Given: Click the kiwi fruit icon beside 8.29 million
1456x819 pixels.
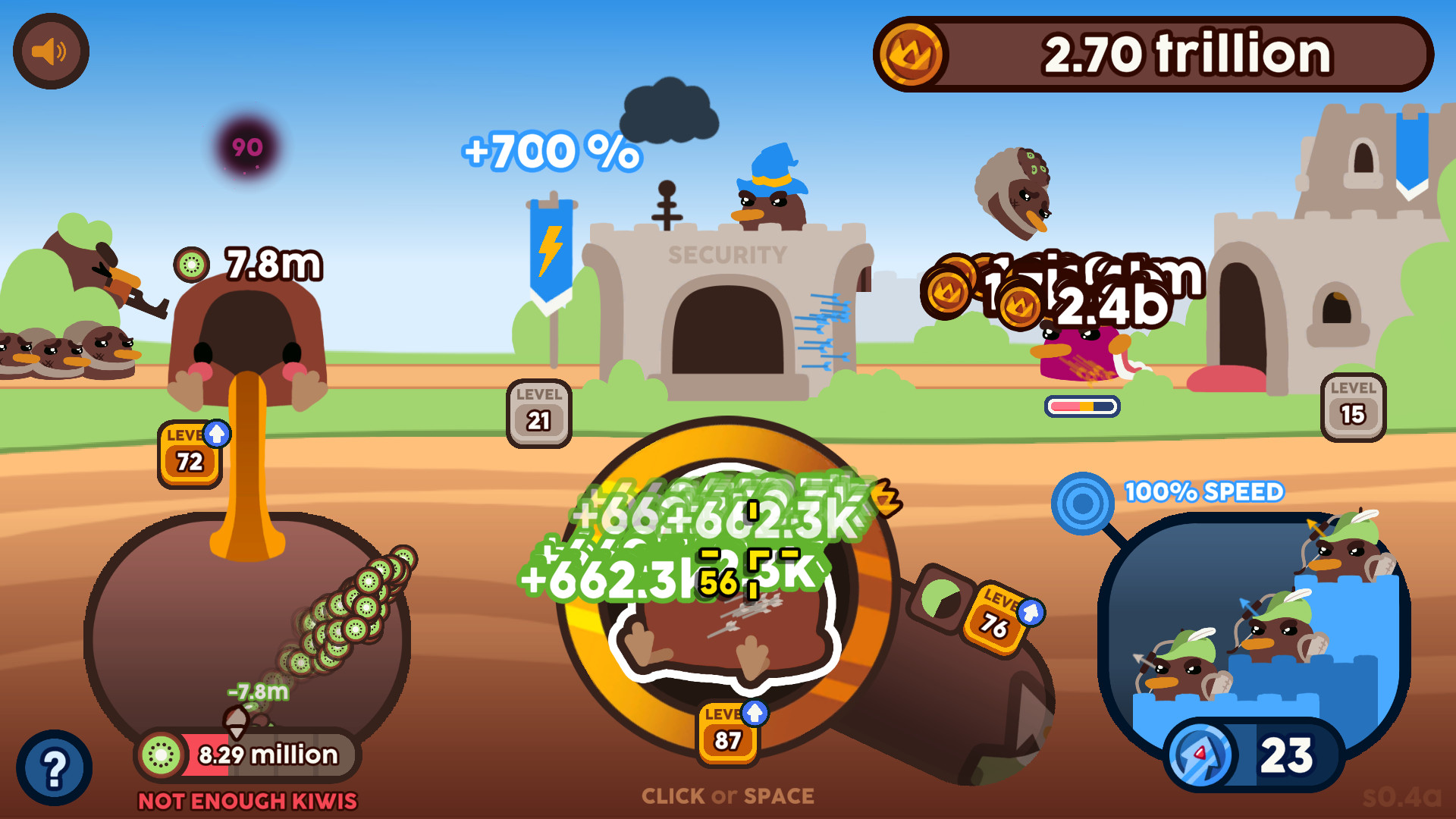Looking at the screenshot, I should pyautogui.click(x=160, y=755).
